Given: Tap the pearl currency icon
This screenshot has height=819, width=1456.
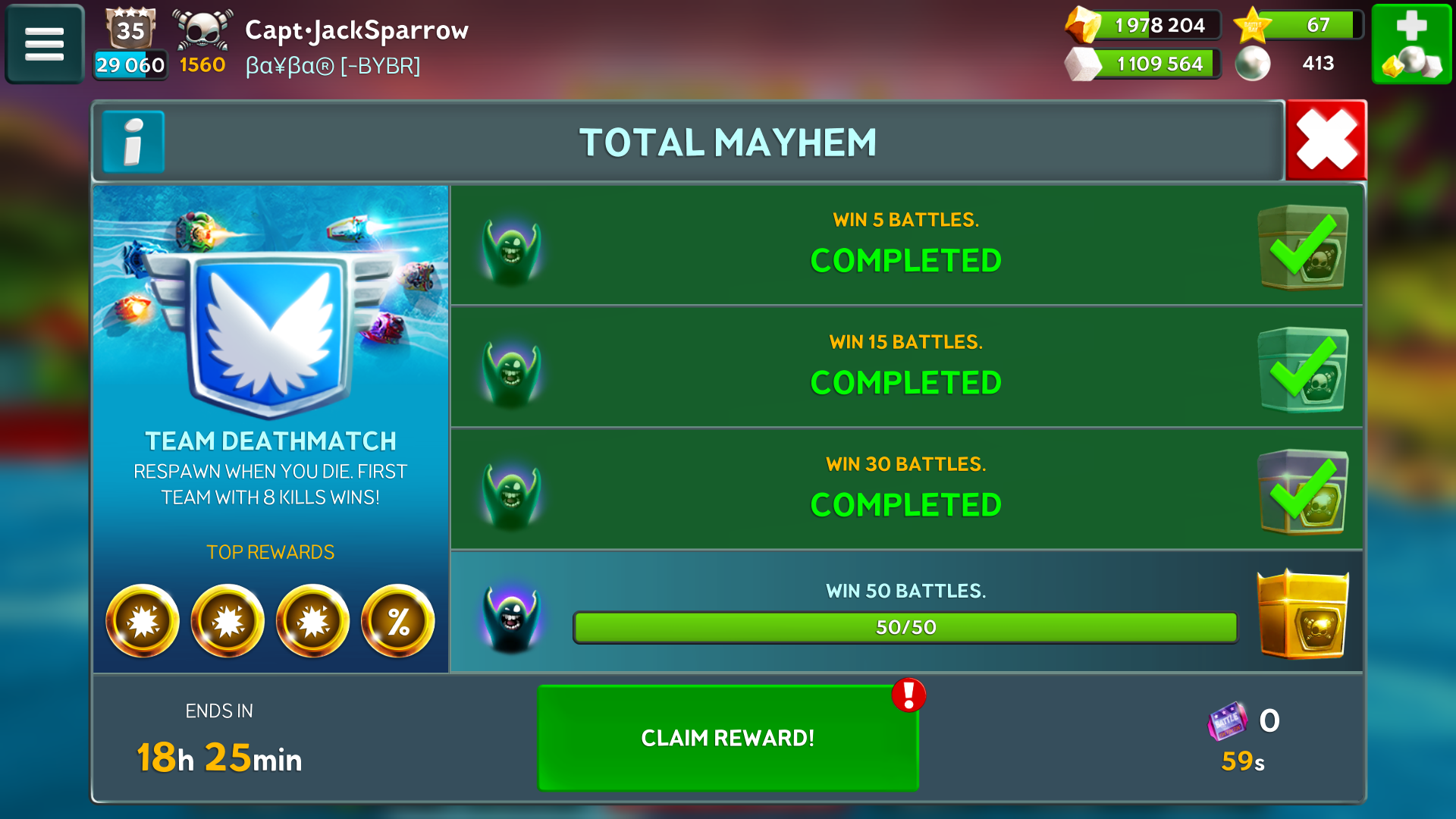Looking at the screenshot, I should tap(1253, 64).
